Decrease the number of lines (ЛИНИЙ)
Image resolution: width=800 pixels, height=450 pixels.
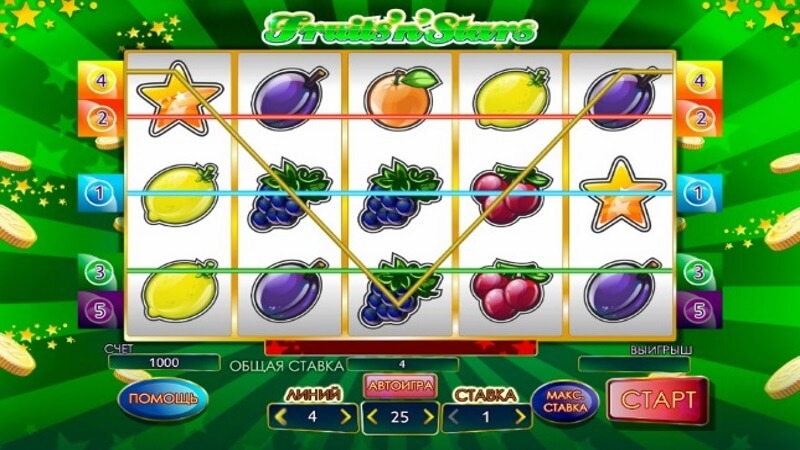[281, 417]
